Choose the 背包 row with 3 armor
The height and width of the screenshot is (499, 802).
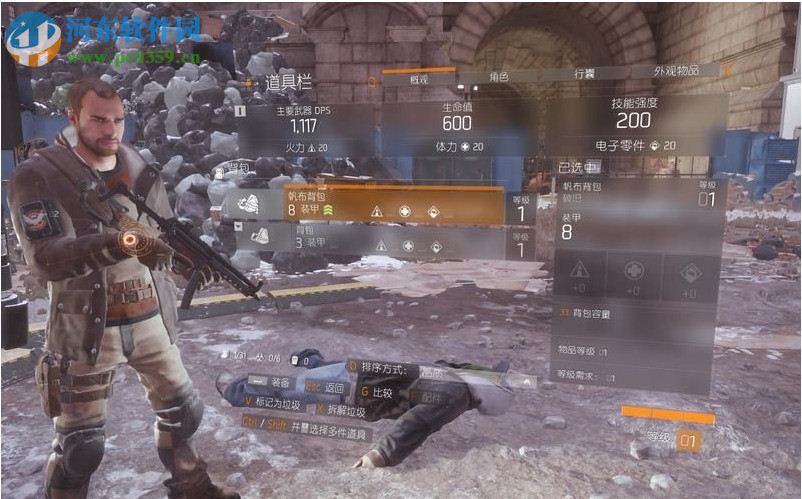tap(388, 238)
